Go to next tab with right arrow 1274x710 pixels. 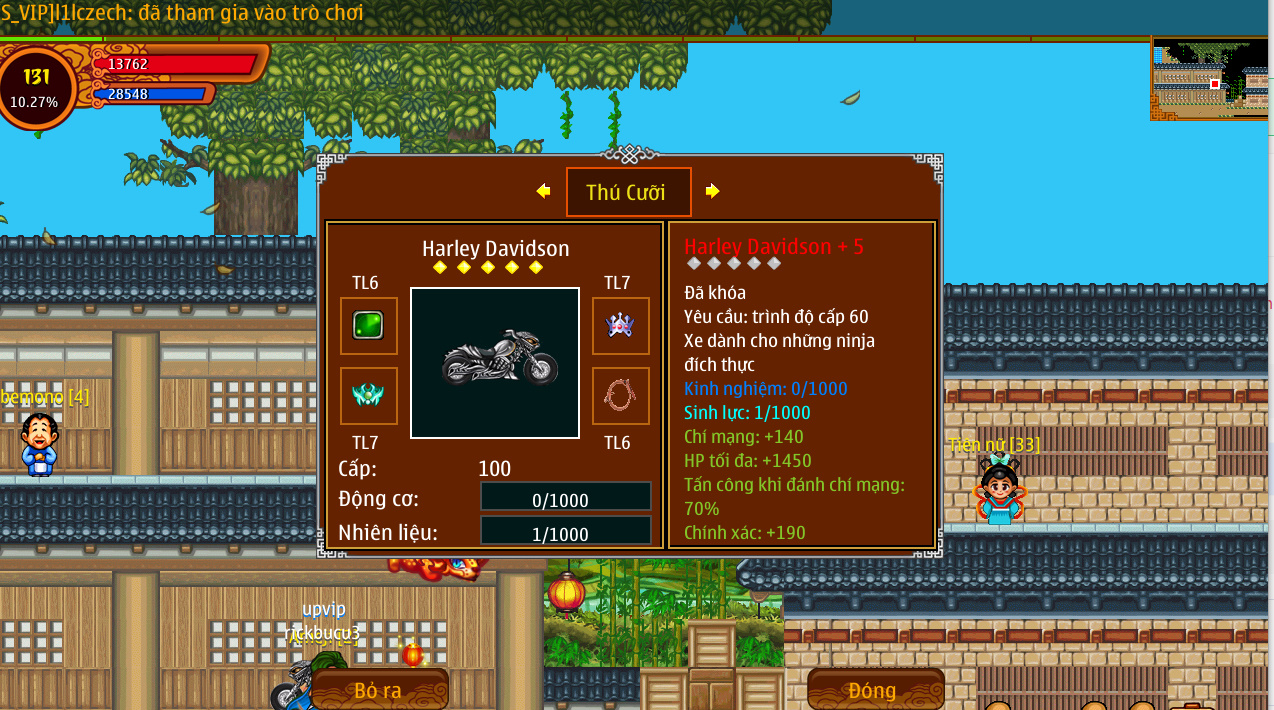tap(712, 191)
